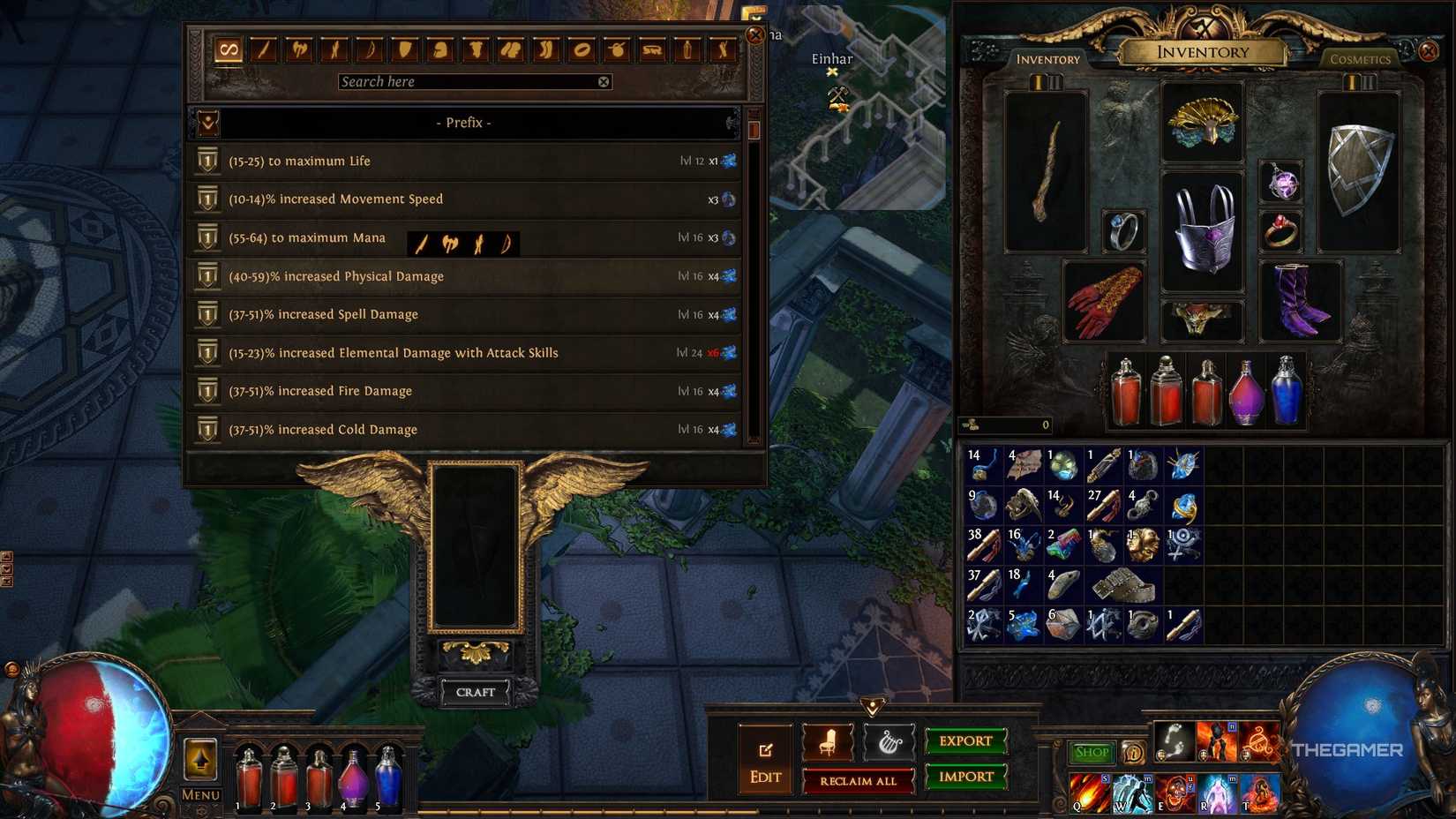This screenshot has width=1456, height=819.
Task: Click the Reclaim All button
Action: [x=859, y=781]
